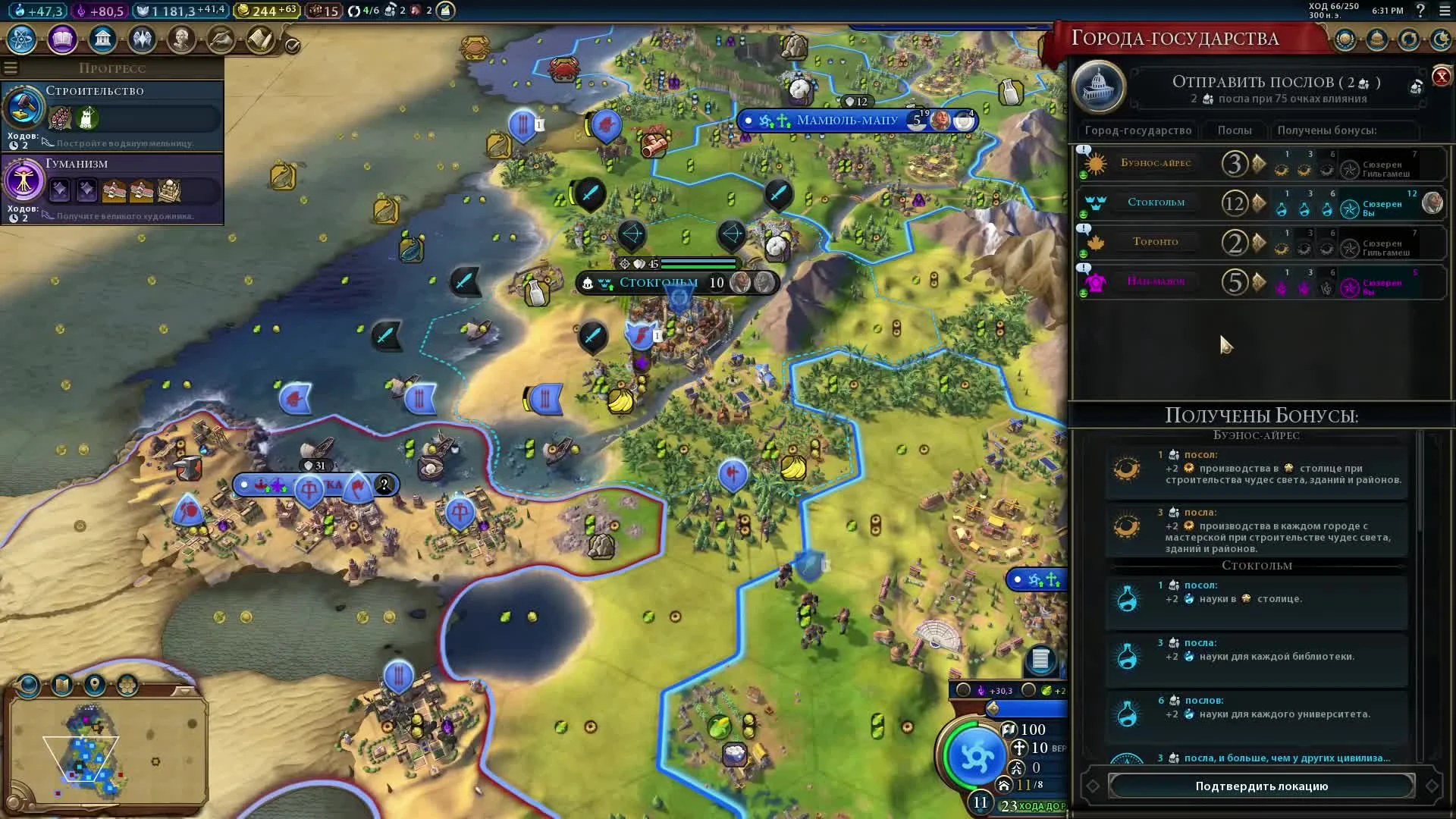The image size is (1456, 819).
Task: Click the envoy icon next to Отправить послов header
Action: [1415, 86]
